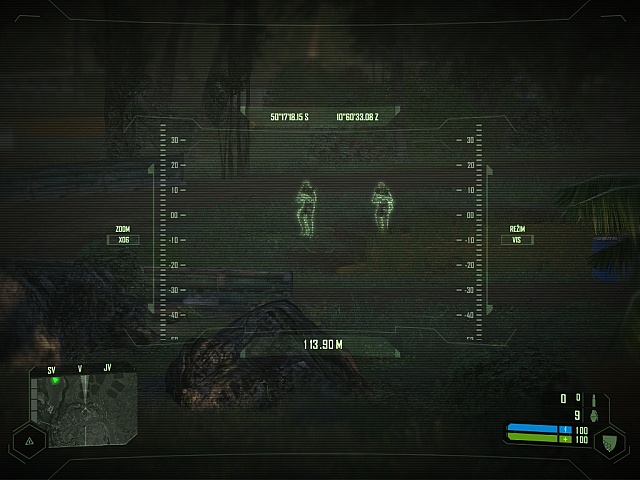Change the binocular ZOOM X06 setting
The width and height of the screenshot is (640, 480).
click(123, 239)
